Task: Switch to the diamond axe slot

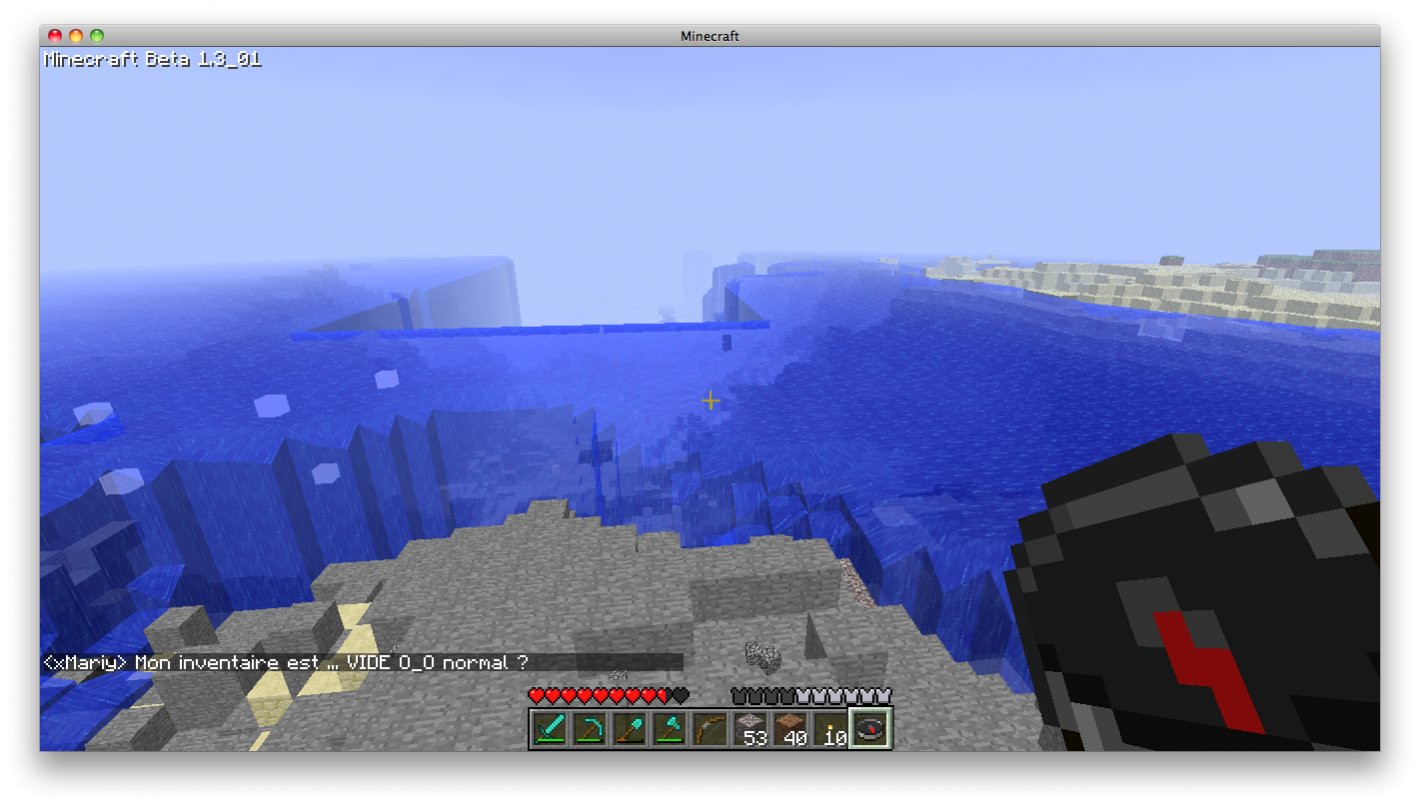Action: pos(668,728)
